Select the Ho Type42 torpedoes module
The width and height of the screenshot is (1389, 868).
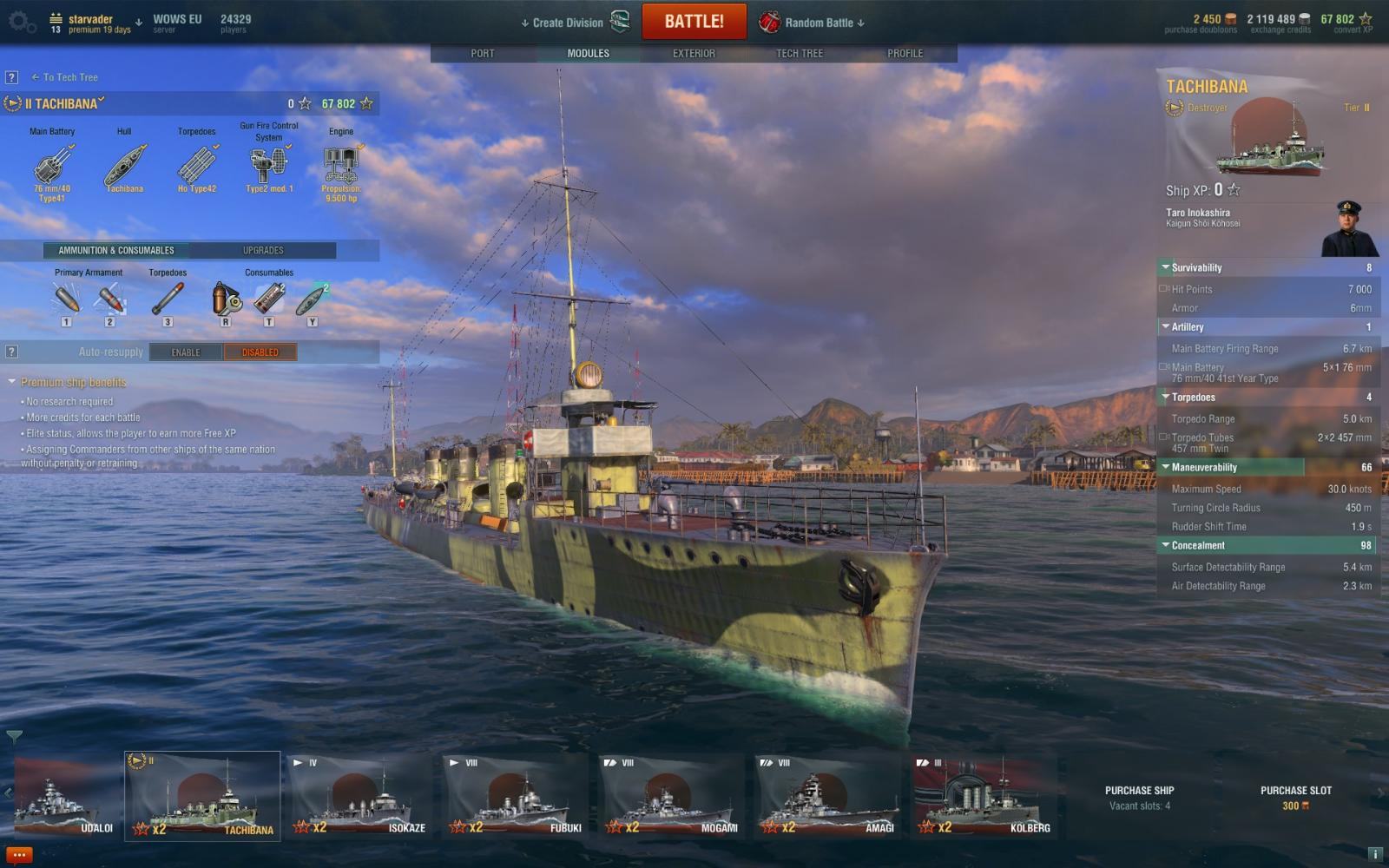(197, 167)
